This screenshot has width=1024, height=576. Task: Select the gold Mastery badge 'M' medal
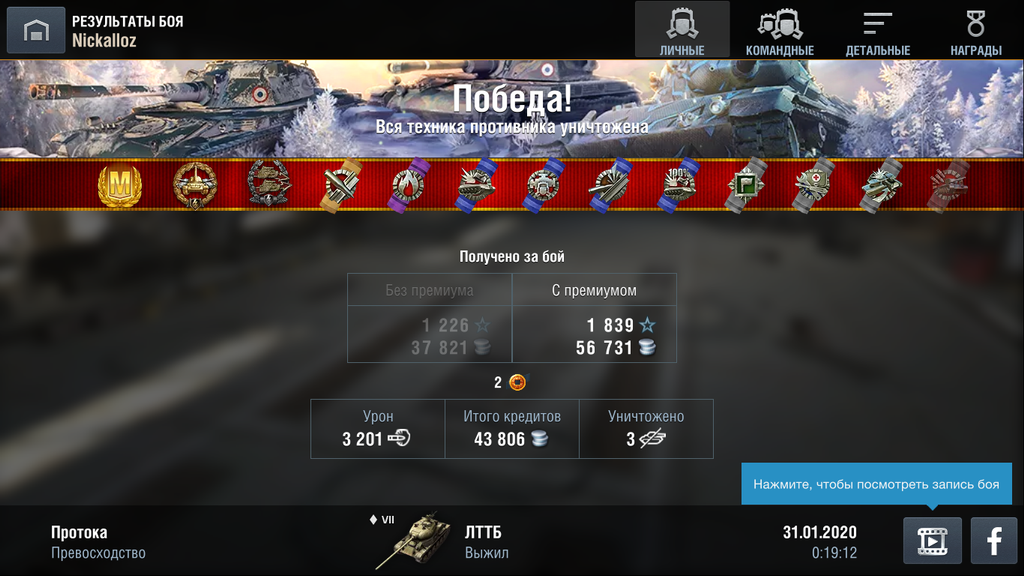[120, 186]
